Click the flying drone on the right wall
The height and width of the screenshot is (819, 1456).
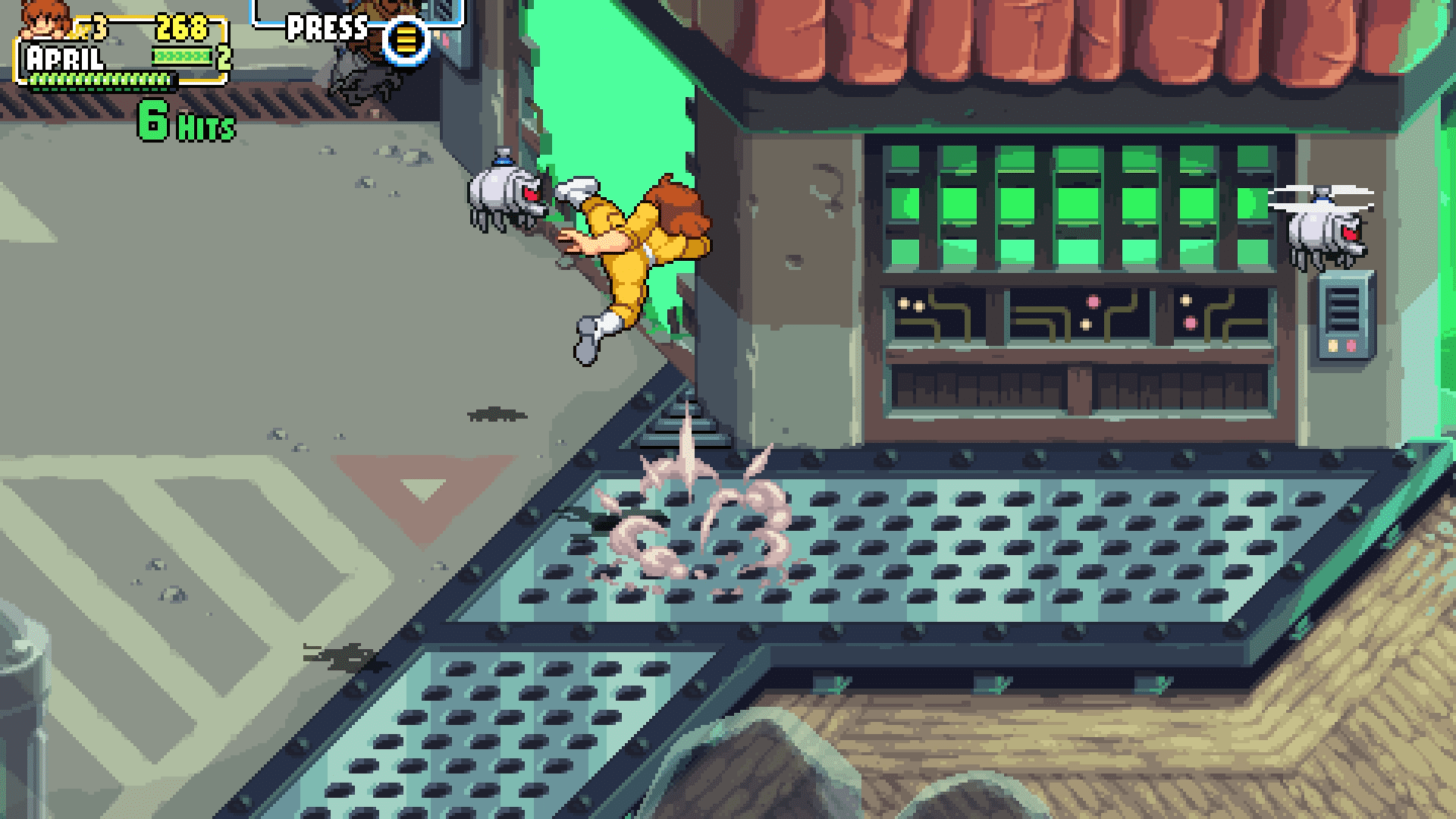click(x=1323, y=231)
